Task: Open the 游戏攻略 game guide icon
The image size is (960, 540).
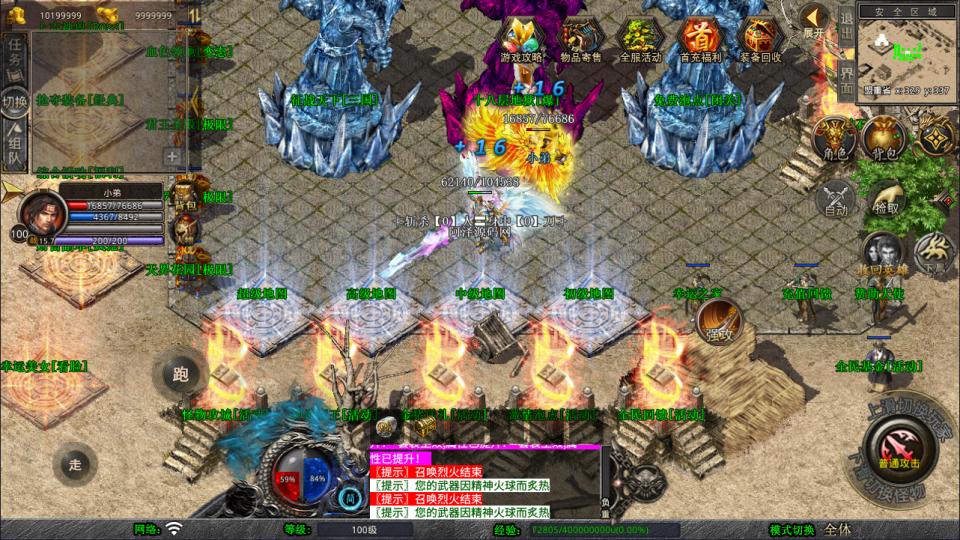Action: (x=522, y=40)
